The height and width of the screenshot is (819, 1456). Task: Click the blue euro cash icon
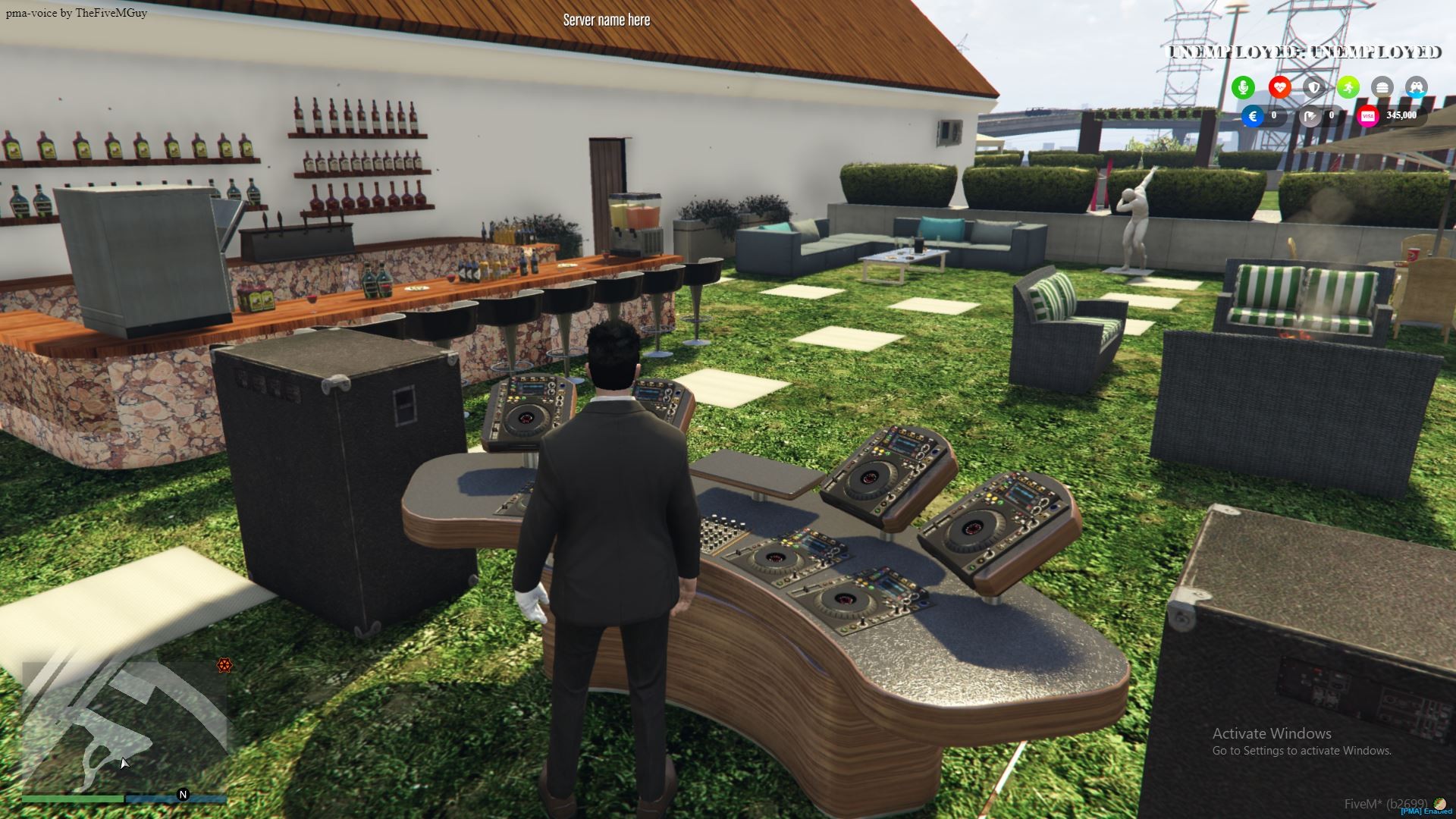[x=1253, y=116]
